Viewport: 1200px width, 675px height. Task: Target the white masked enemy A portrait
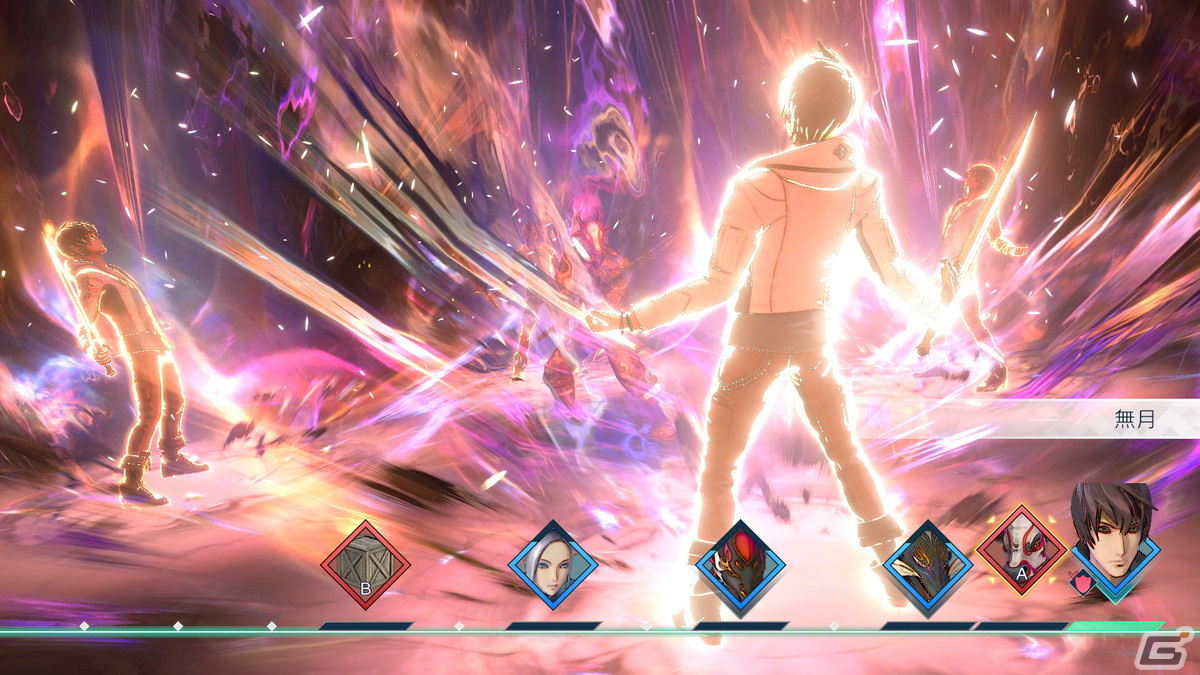pyautogui.click(x=1020, y=550)
